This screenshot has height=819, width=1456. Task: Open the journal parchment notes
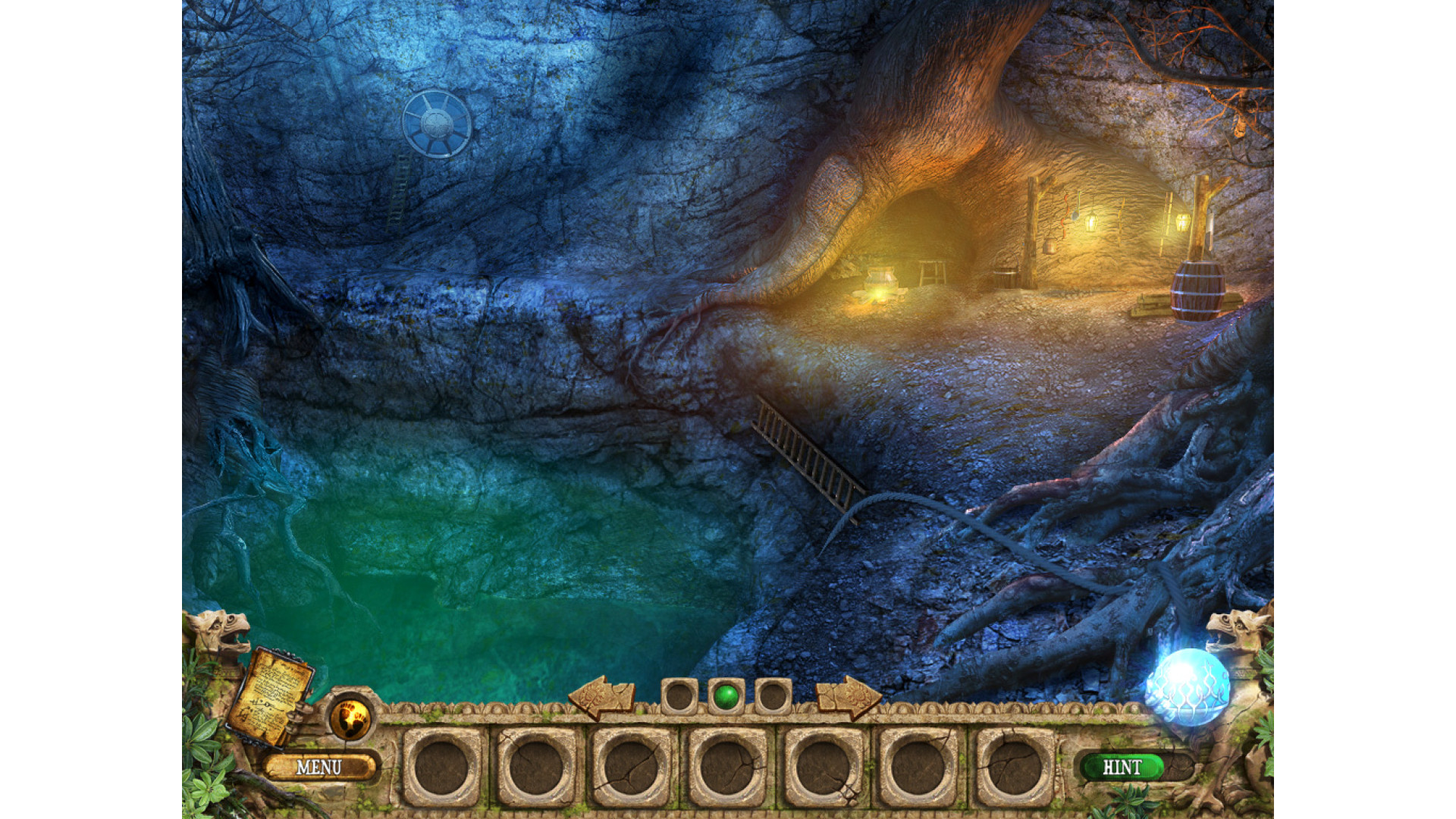click(x=271, y=696)
